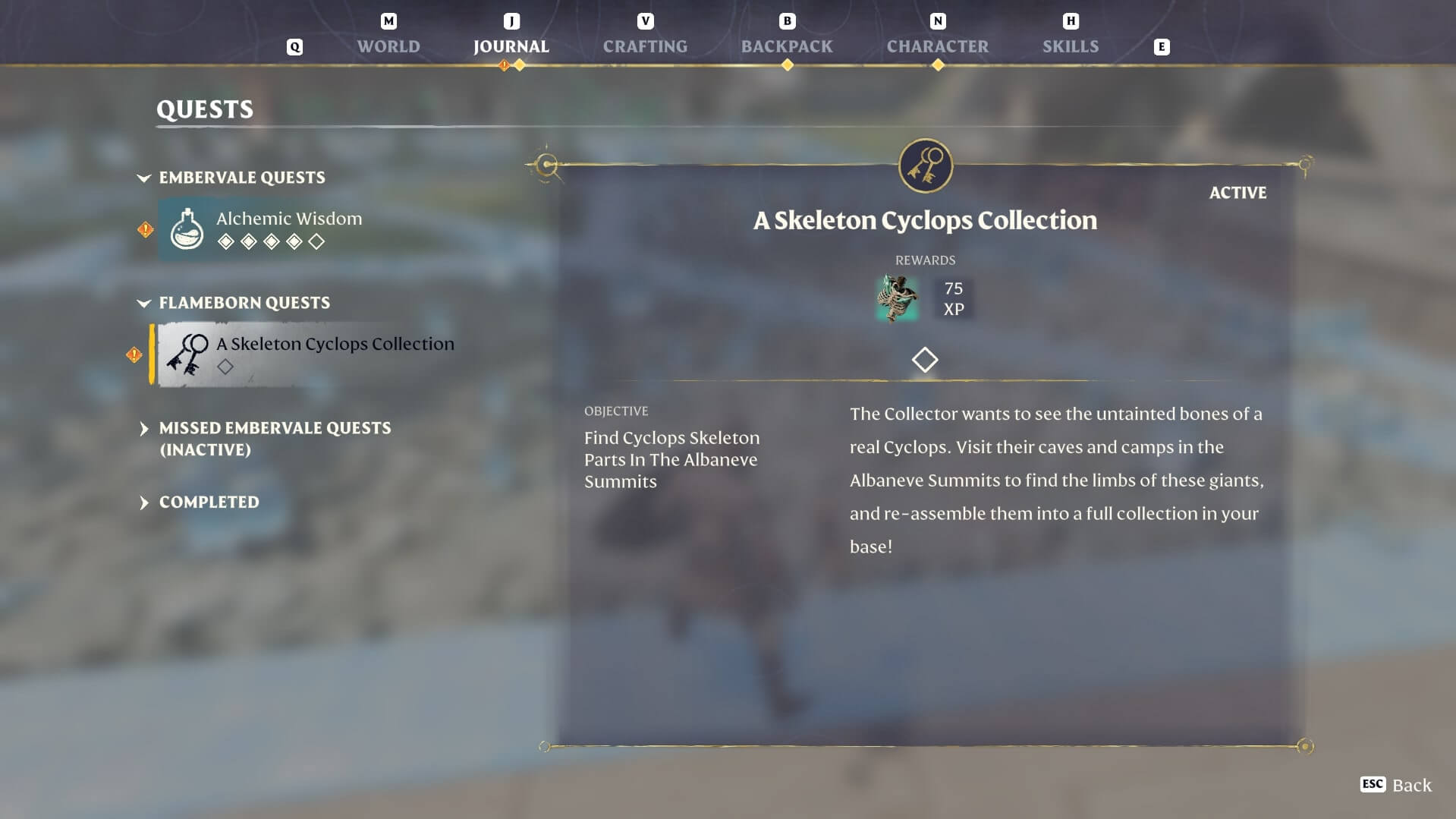1456x819 pixels.
Task: Collapse the Embervale Quests section
Action: pyautogui.click(x=144, y=178)
